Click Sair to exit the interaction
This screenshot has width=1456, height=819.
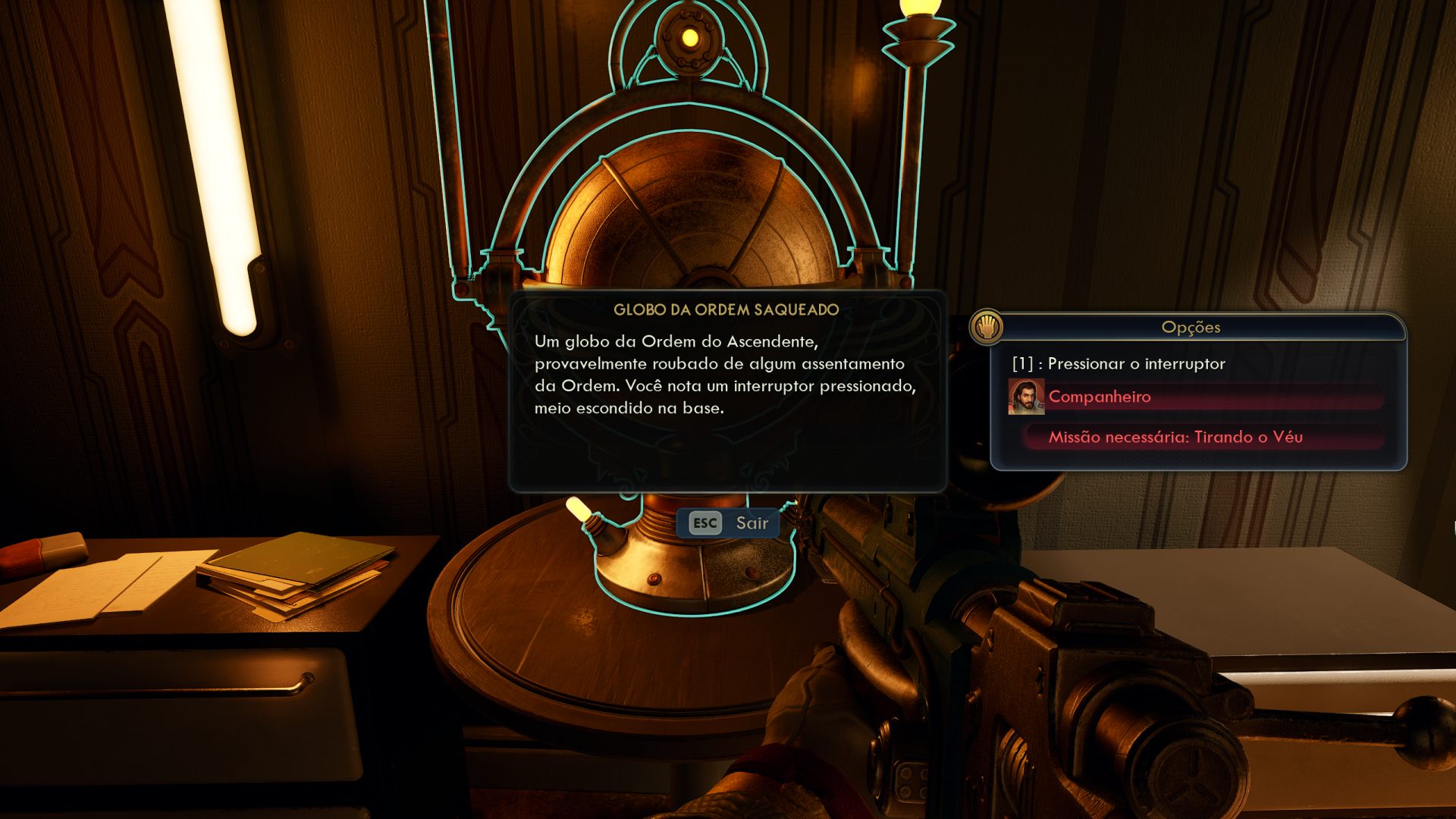point(749,522)
